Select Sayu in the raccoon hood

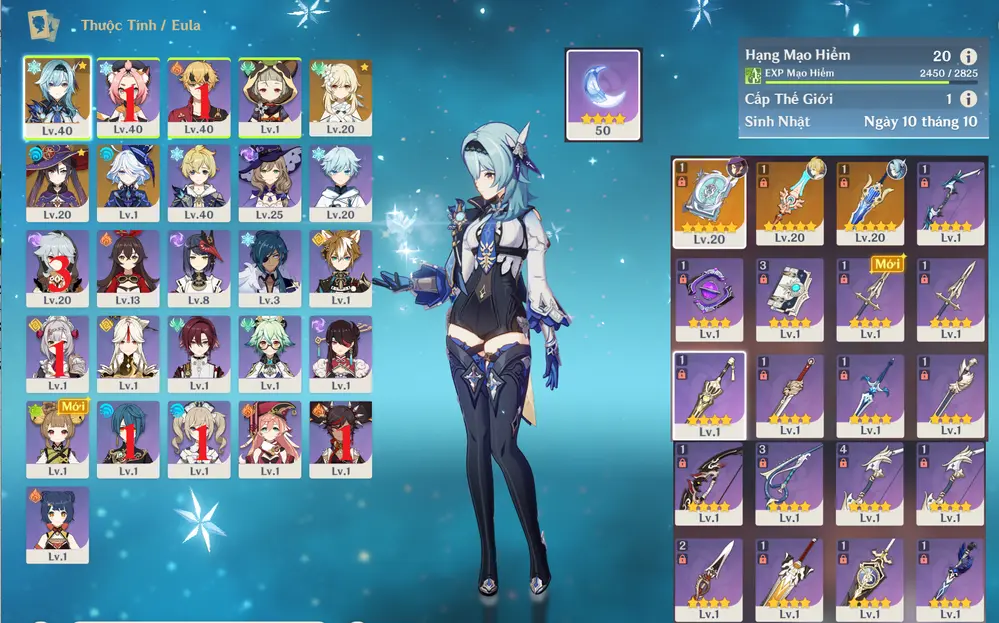coord(270,96)
